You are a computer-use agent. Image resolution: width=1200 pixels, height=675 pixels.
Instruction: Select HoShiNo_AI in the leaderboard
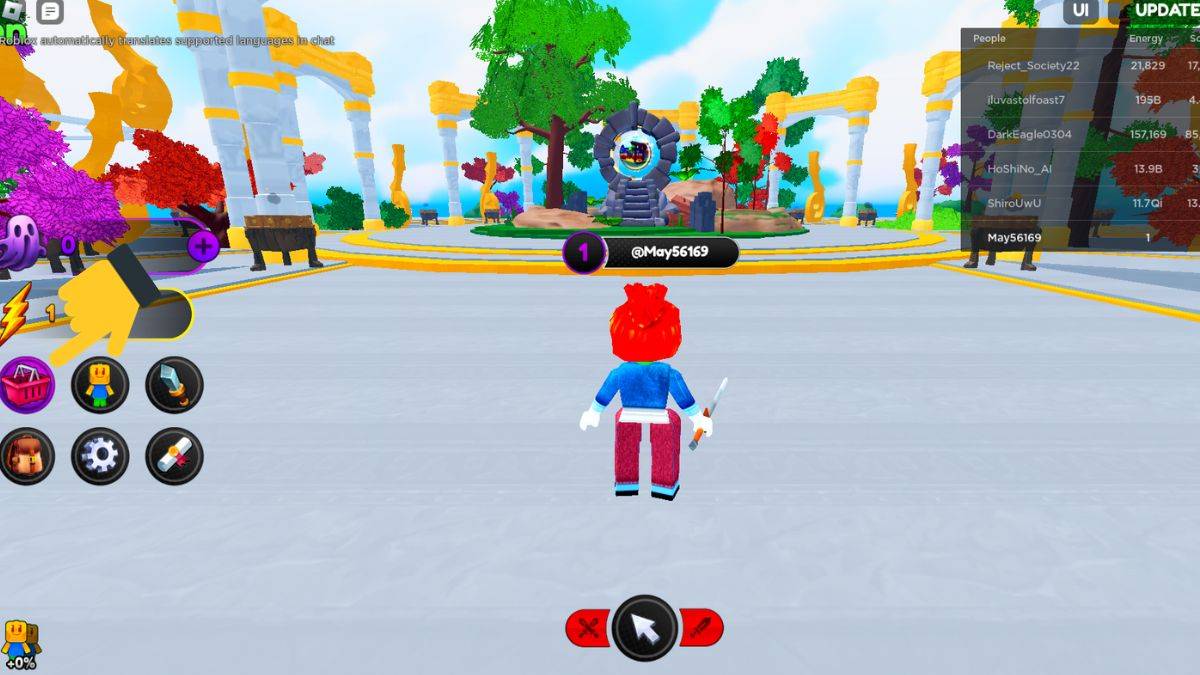coord(1019,169)
